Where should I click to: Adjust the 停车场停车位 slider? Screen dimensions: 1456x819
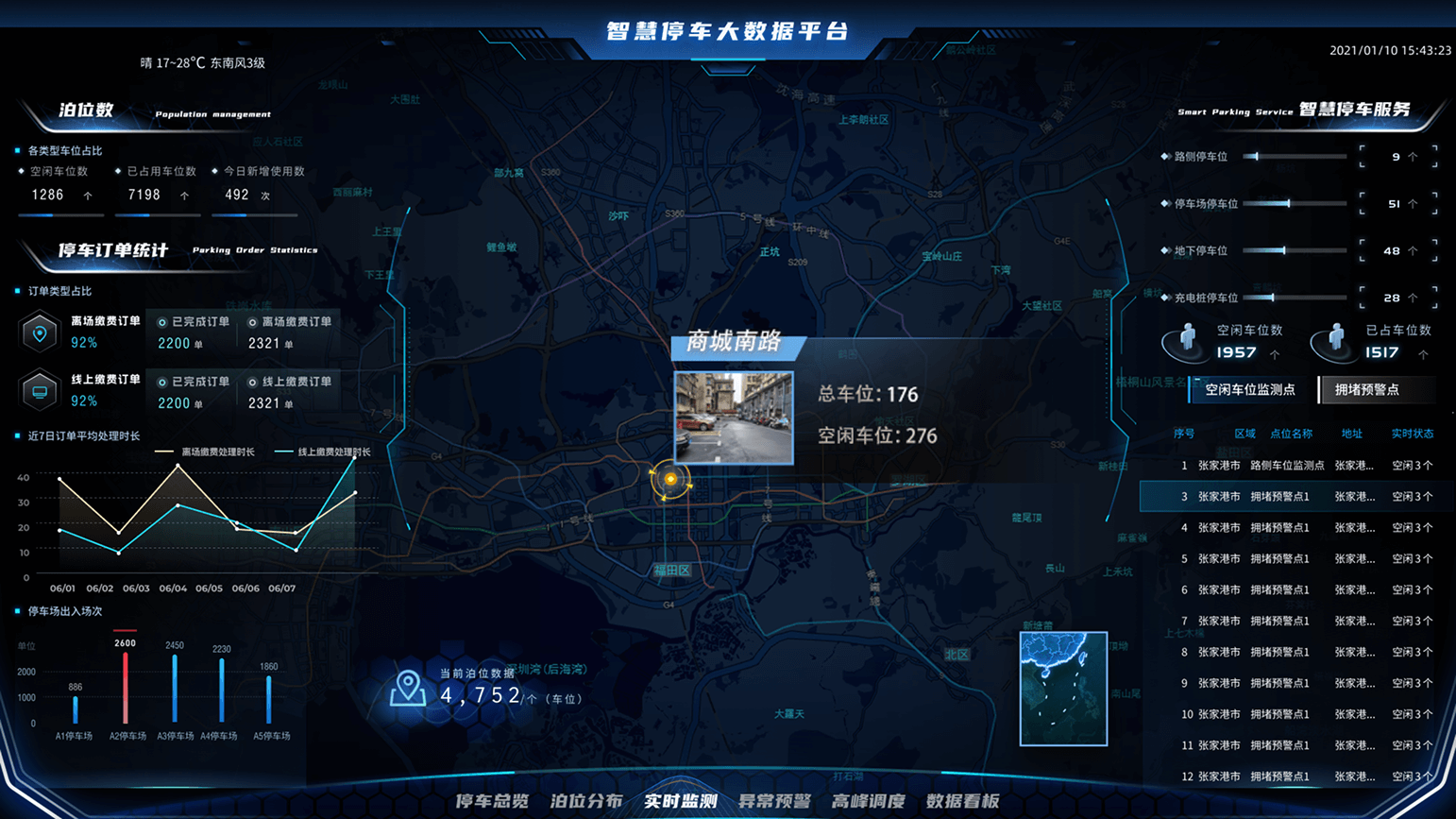point(1295,203)
